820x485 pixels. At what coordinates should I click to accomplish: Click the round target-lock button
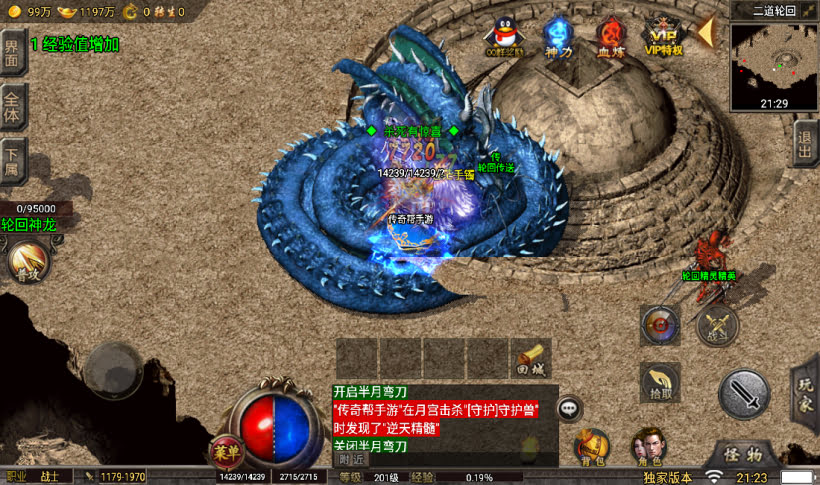click(x=660, y=324)
